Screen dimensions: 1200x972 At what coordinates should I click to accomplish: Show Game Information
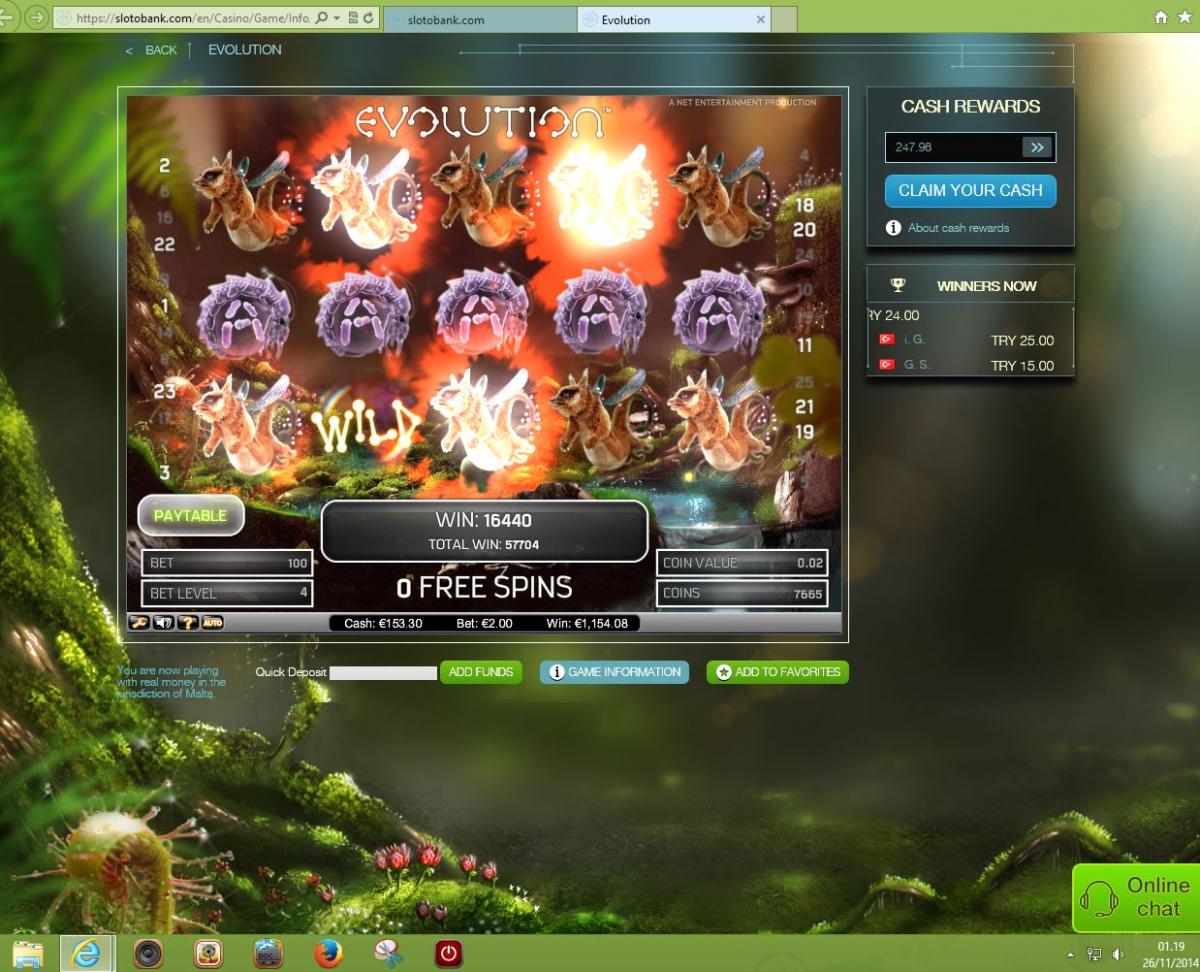tap(615, 672)
